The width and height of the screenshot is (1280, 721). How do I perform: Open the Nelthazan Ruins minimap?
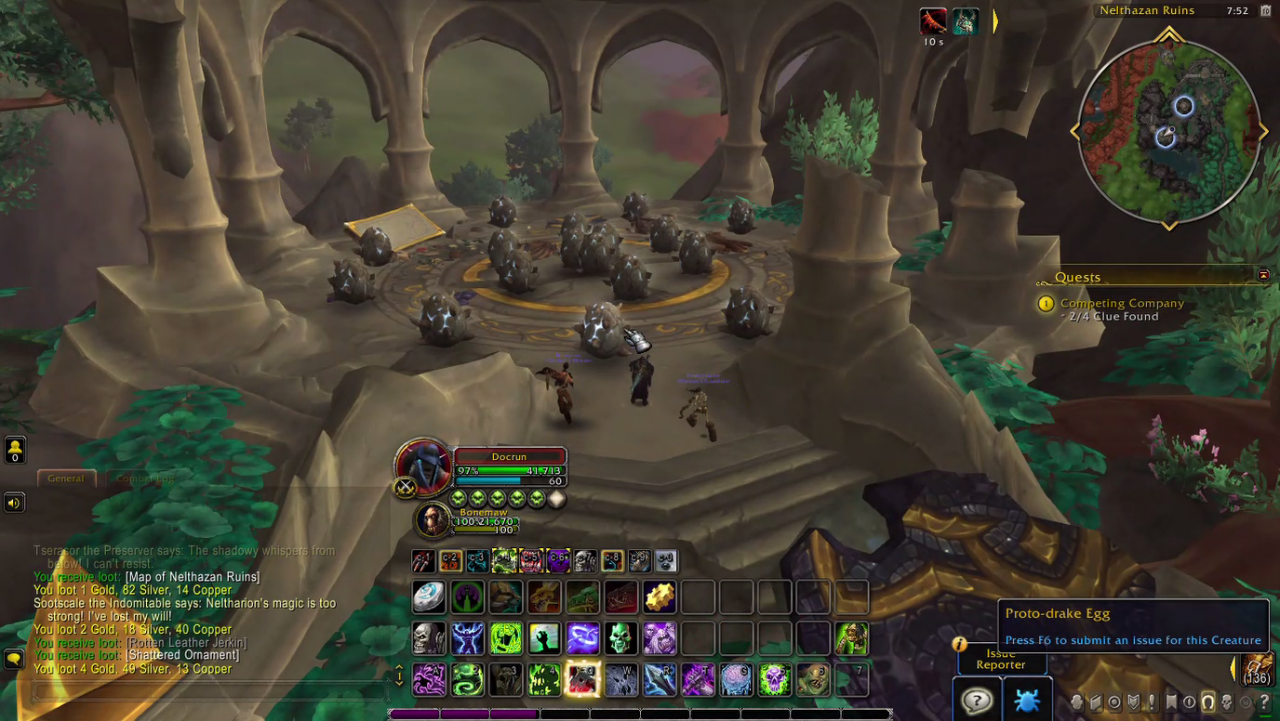pos(1168,132)
